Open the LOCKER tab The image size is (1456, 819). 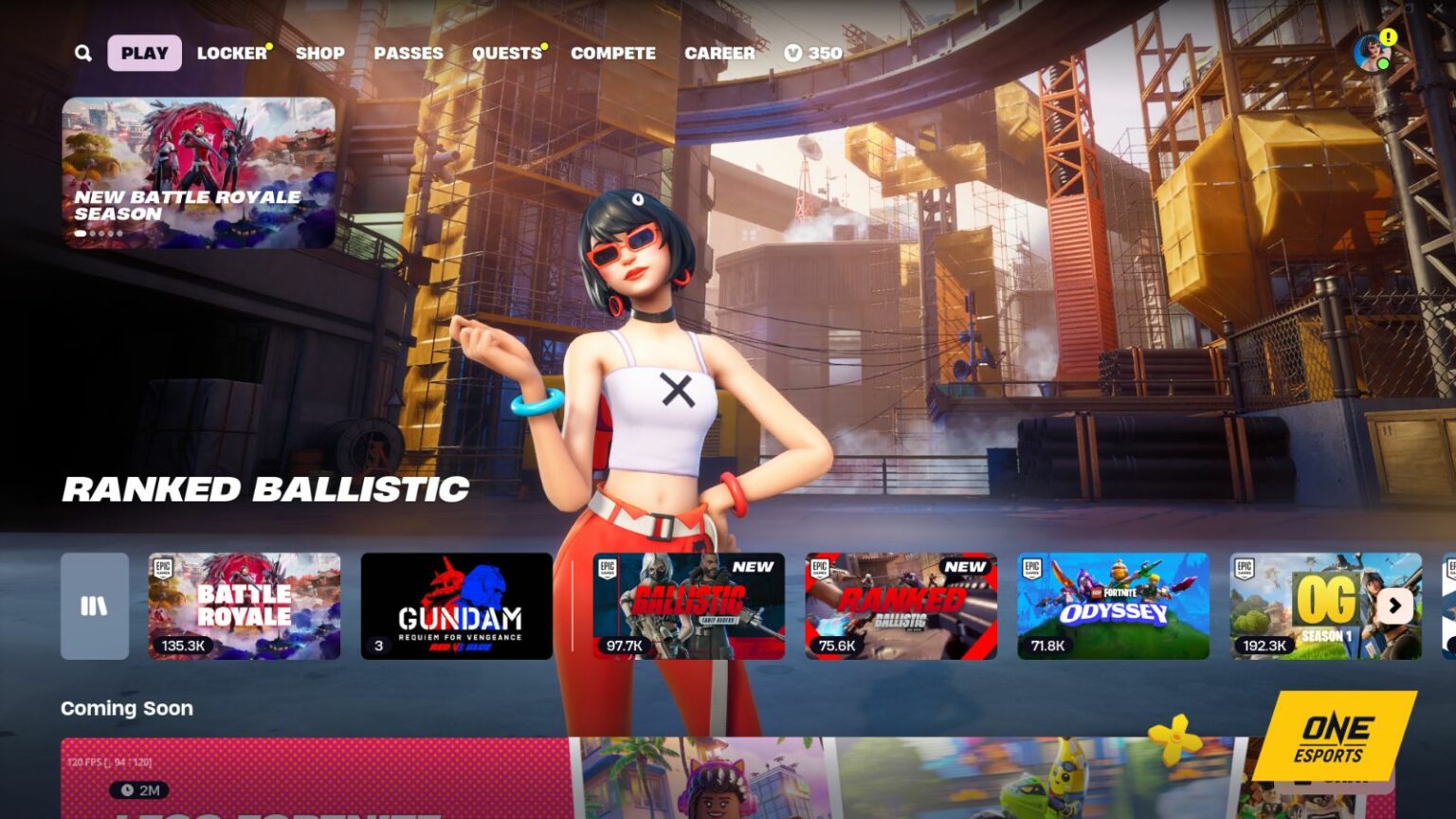coord(229,53)
